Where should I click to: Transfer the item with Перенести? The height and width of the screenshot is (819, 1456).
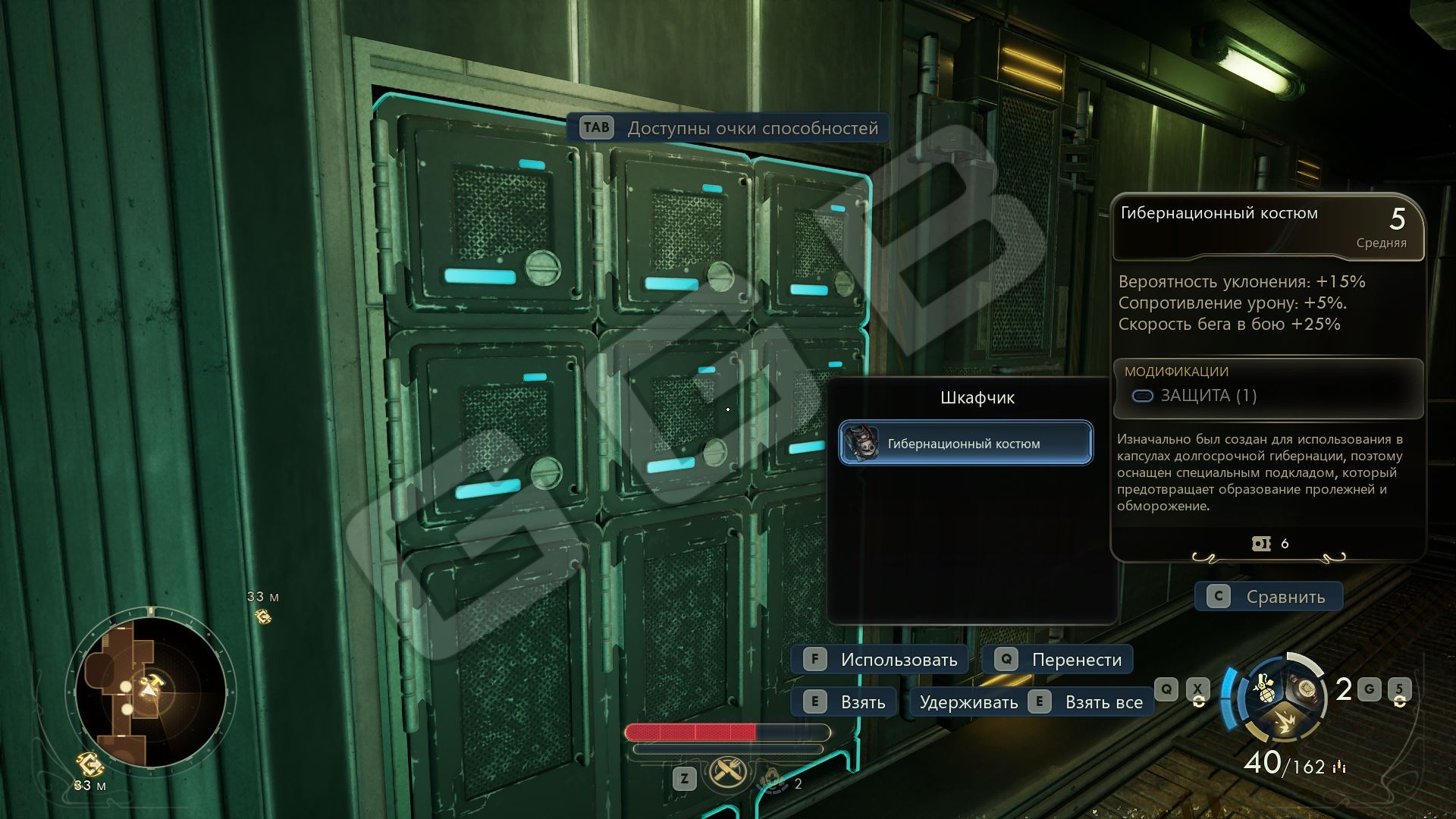click(1058, 660)
